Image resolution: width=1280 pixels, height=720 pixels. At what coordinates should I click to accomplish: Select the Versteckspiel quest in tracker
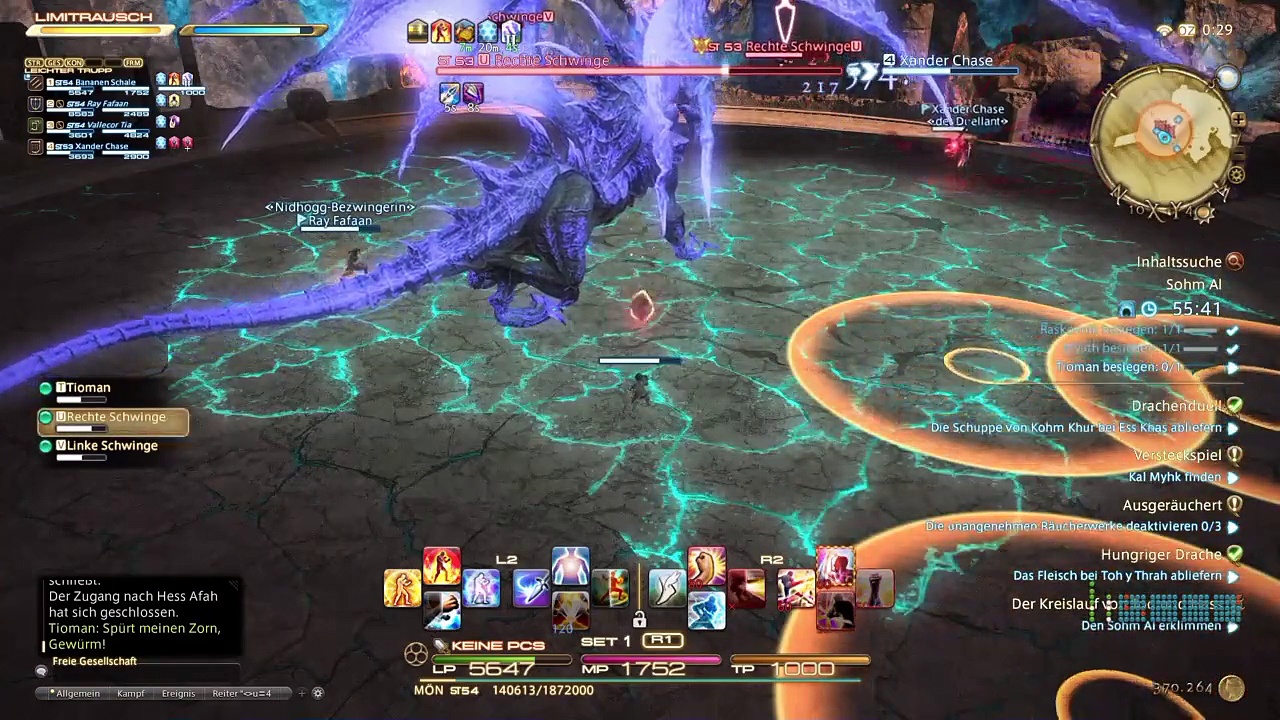(1177, 455)
